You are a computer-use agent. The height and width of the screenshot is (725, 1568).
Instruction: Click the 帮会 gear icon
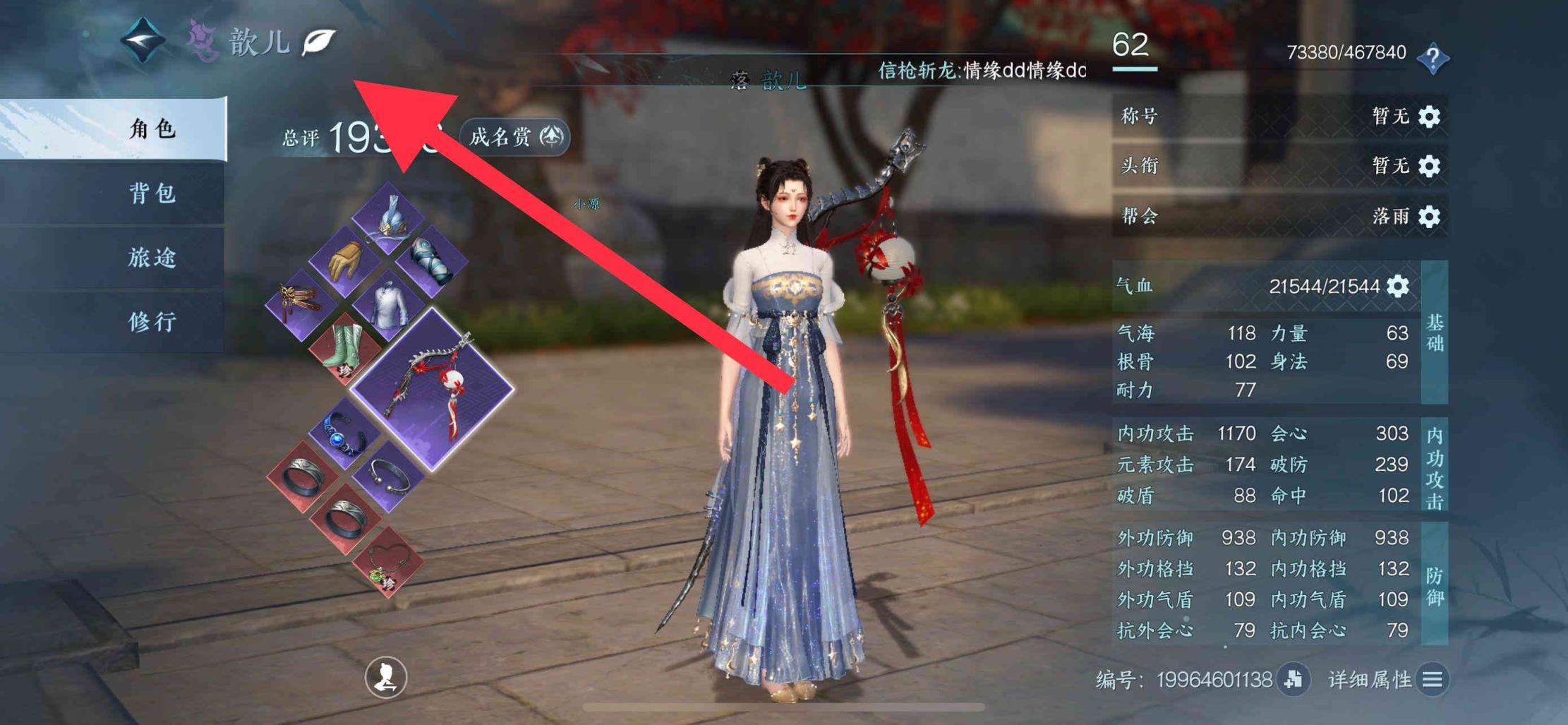point(1430,216)
